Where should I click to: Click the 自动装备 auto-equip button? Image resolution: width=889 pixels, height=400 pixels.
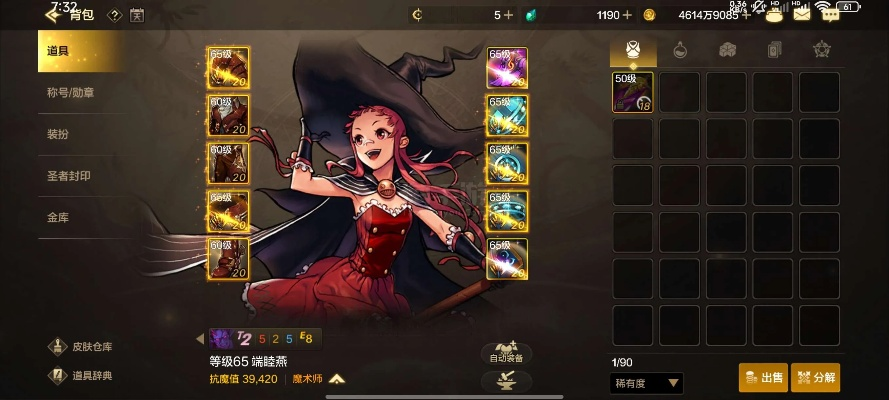pos(506,350)
